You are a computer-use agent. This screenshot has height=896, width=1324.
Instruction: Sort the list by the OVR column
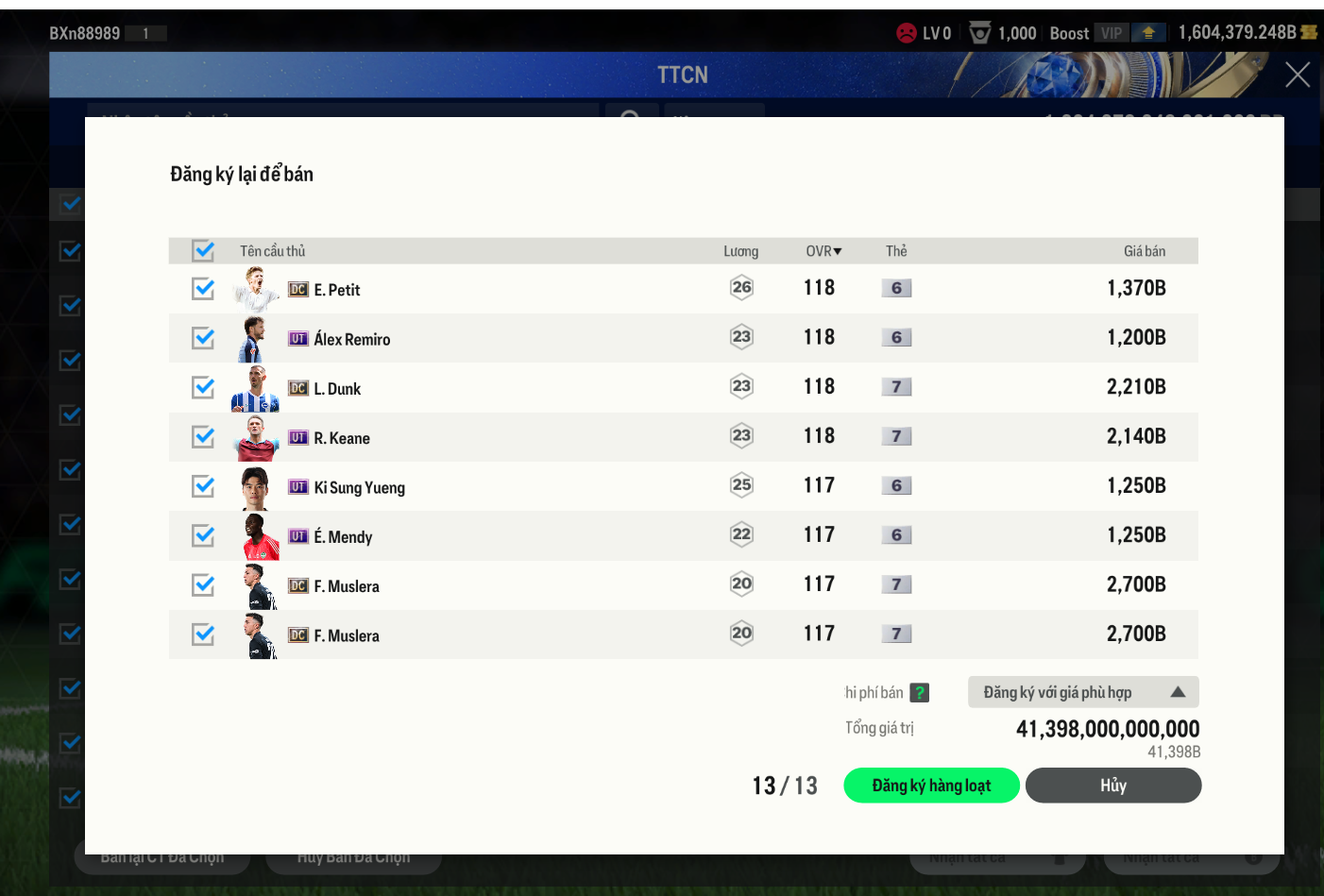823,251
